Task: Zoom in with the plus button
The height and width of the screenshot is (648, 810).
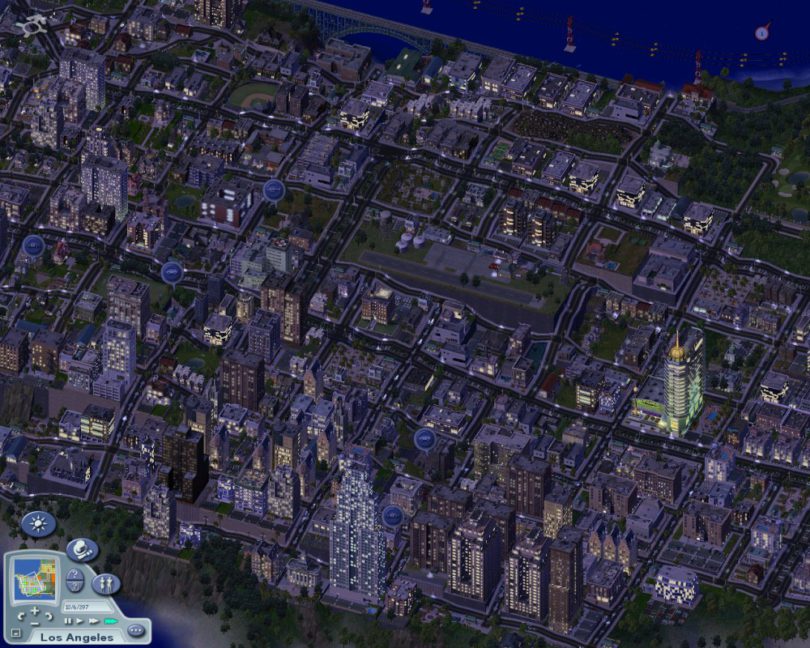Action: (x=35, y=611)
